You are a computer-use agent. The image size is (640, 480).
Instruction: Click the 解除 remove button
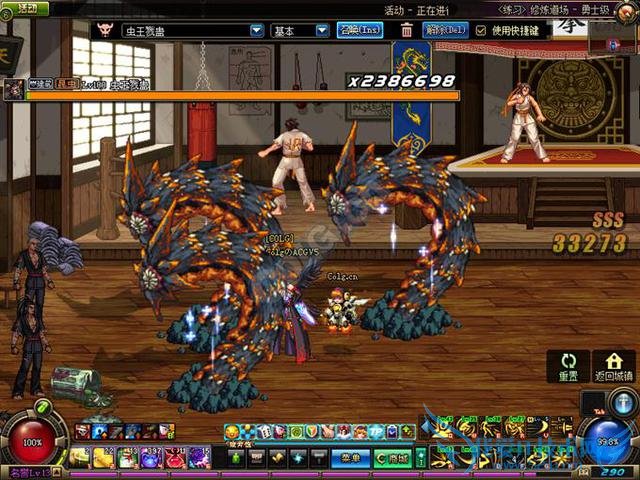pos(445,31)
